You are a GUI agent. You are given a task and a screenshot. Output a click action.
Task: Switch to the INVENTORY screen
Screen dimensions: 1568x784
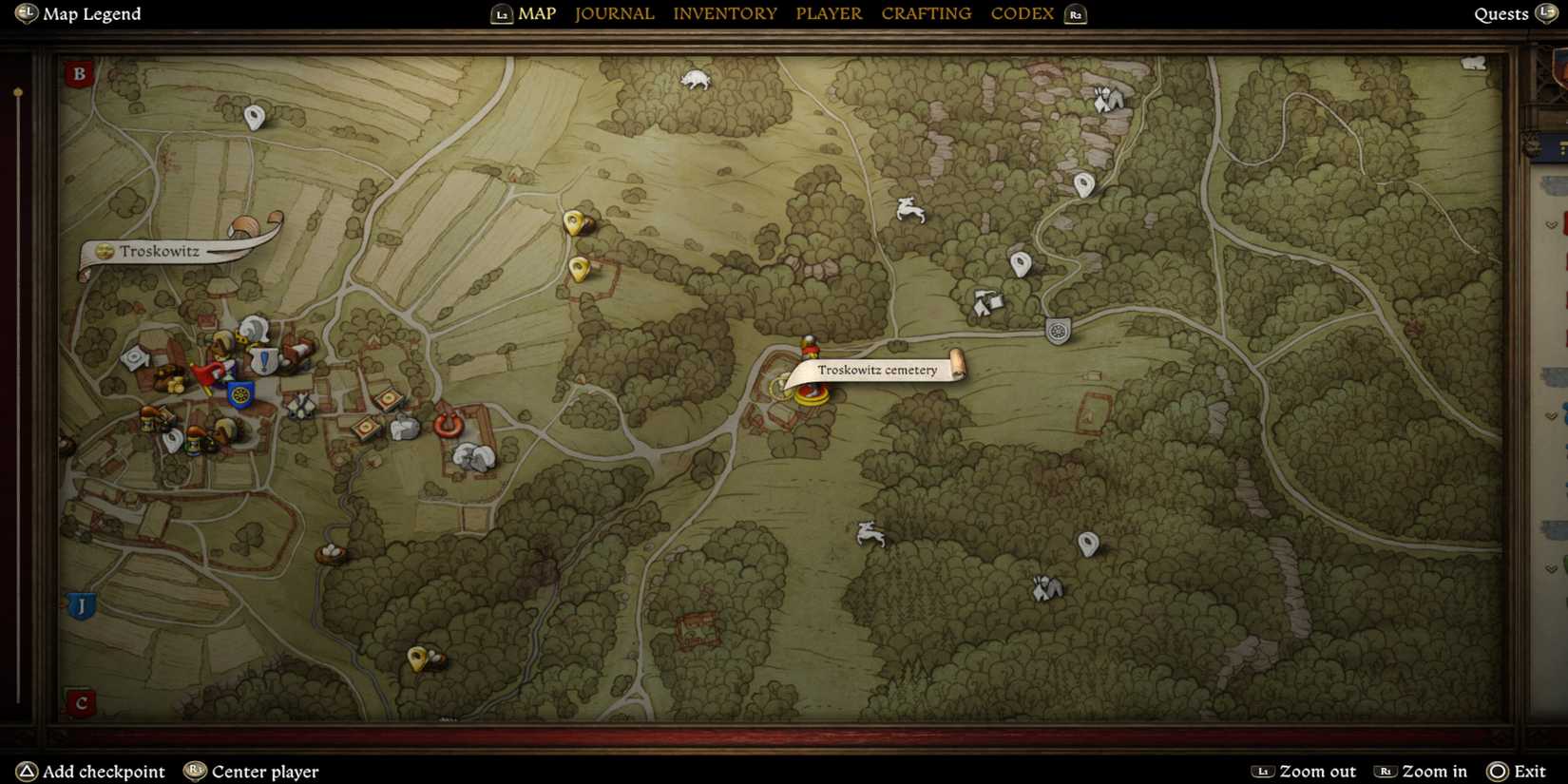click(725, 13)
